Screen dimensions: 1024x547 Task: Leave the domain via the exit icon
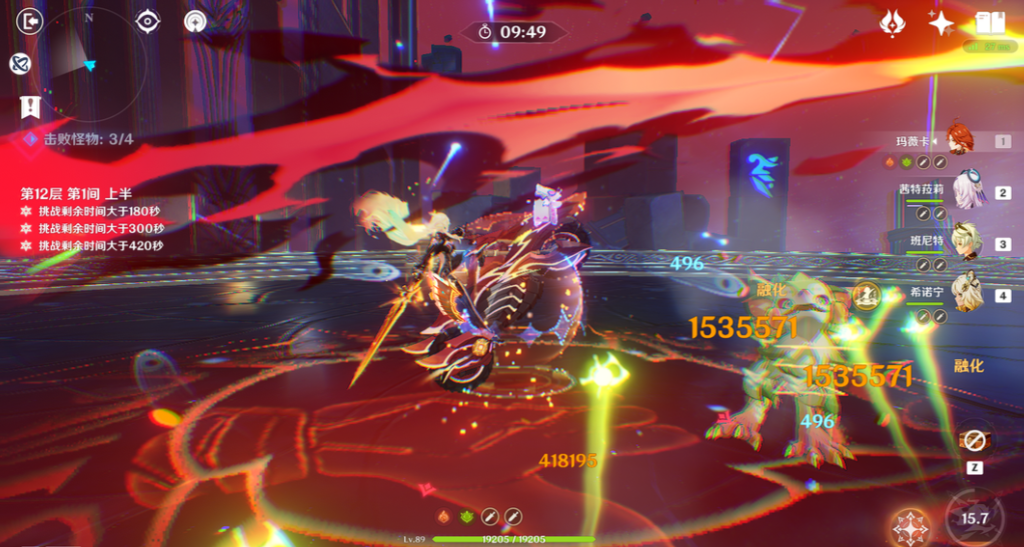[x=32, y=21]
